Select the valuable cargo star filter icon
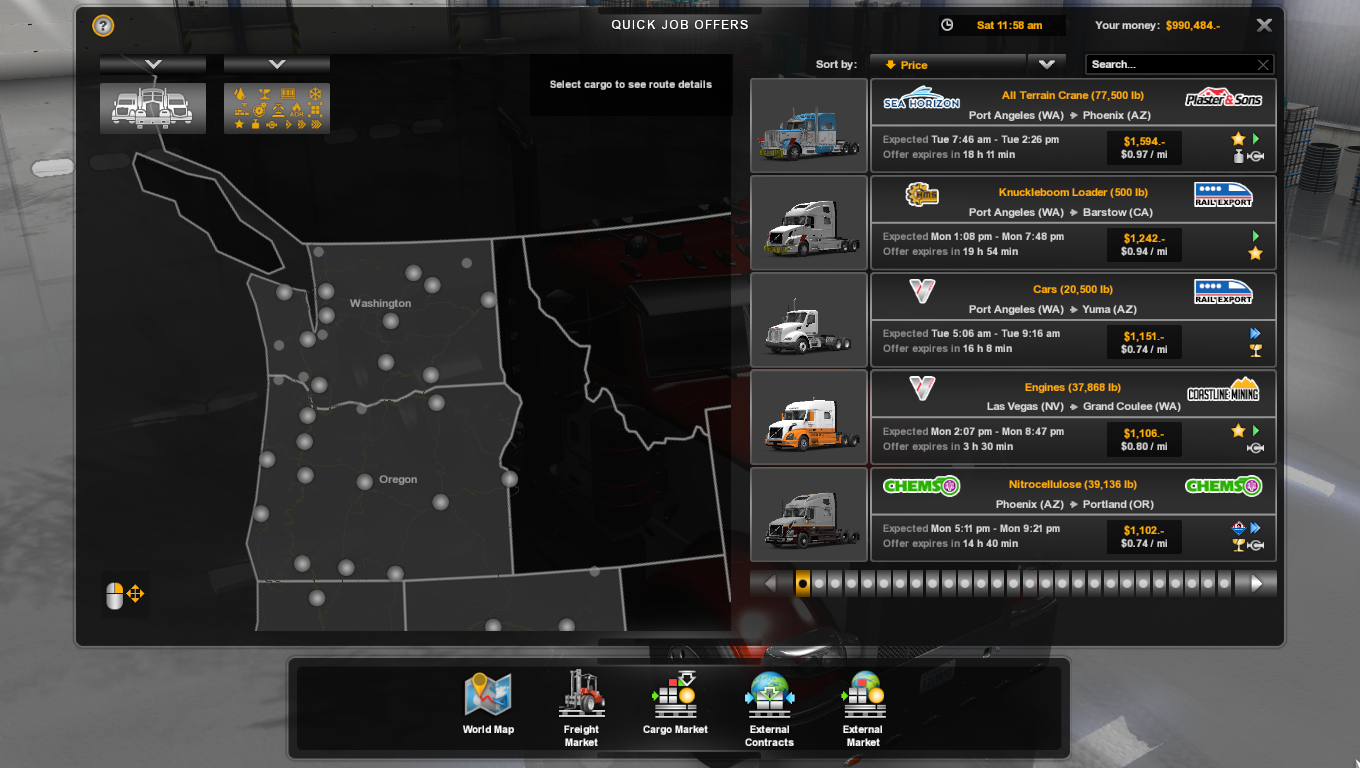 239,124
